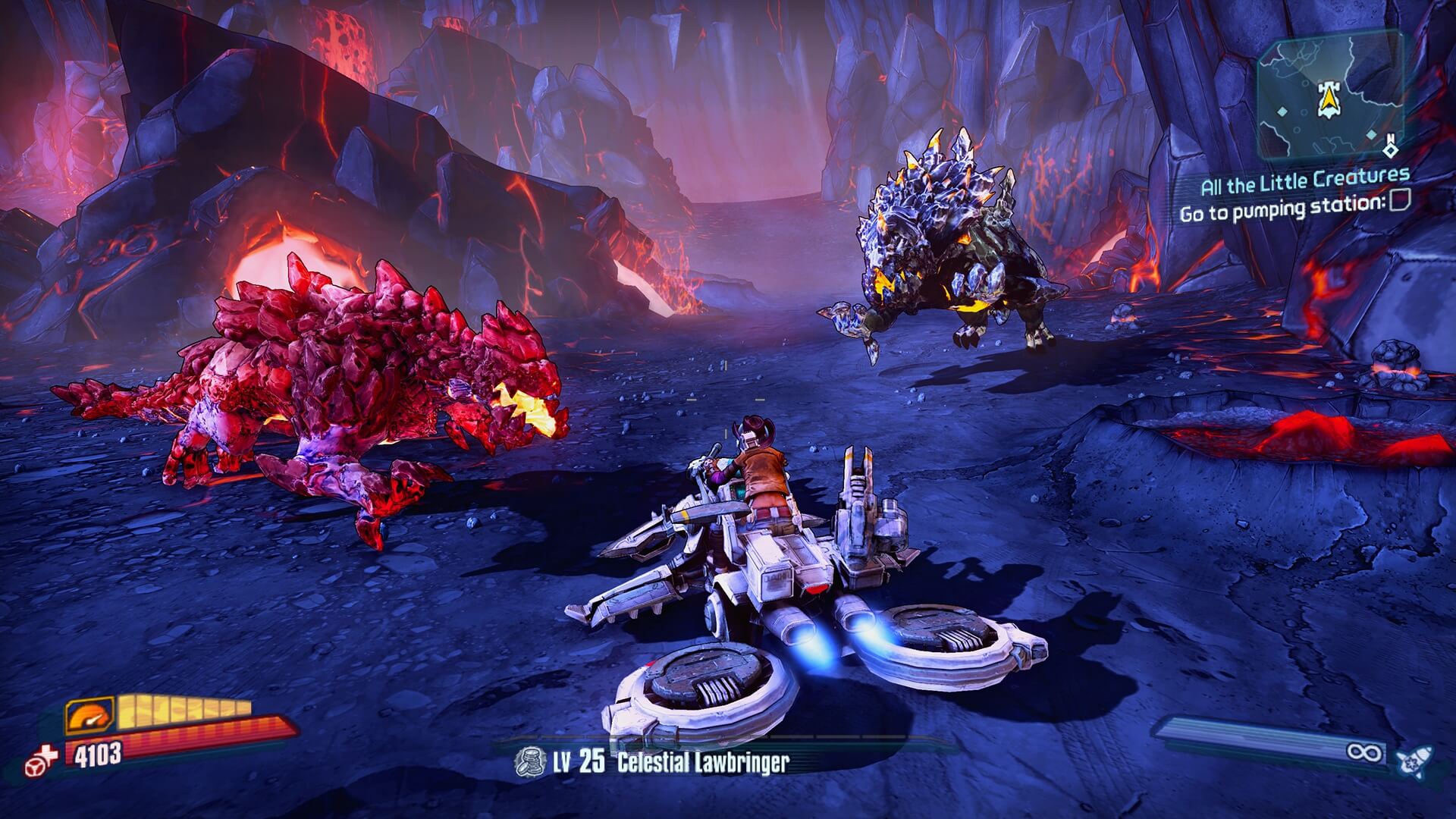Select the 4103 currency counter
The image size is (1456, 819).
[x=97, y=755]
